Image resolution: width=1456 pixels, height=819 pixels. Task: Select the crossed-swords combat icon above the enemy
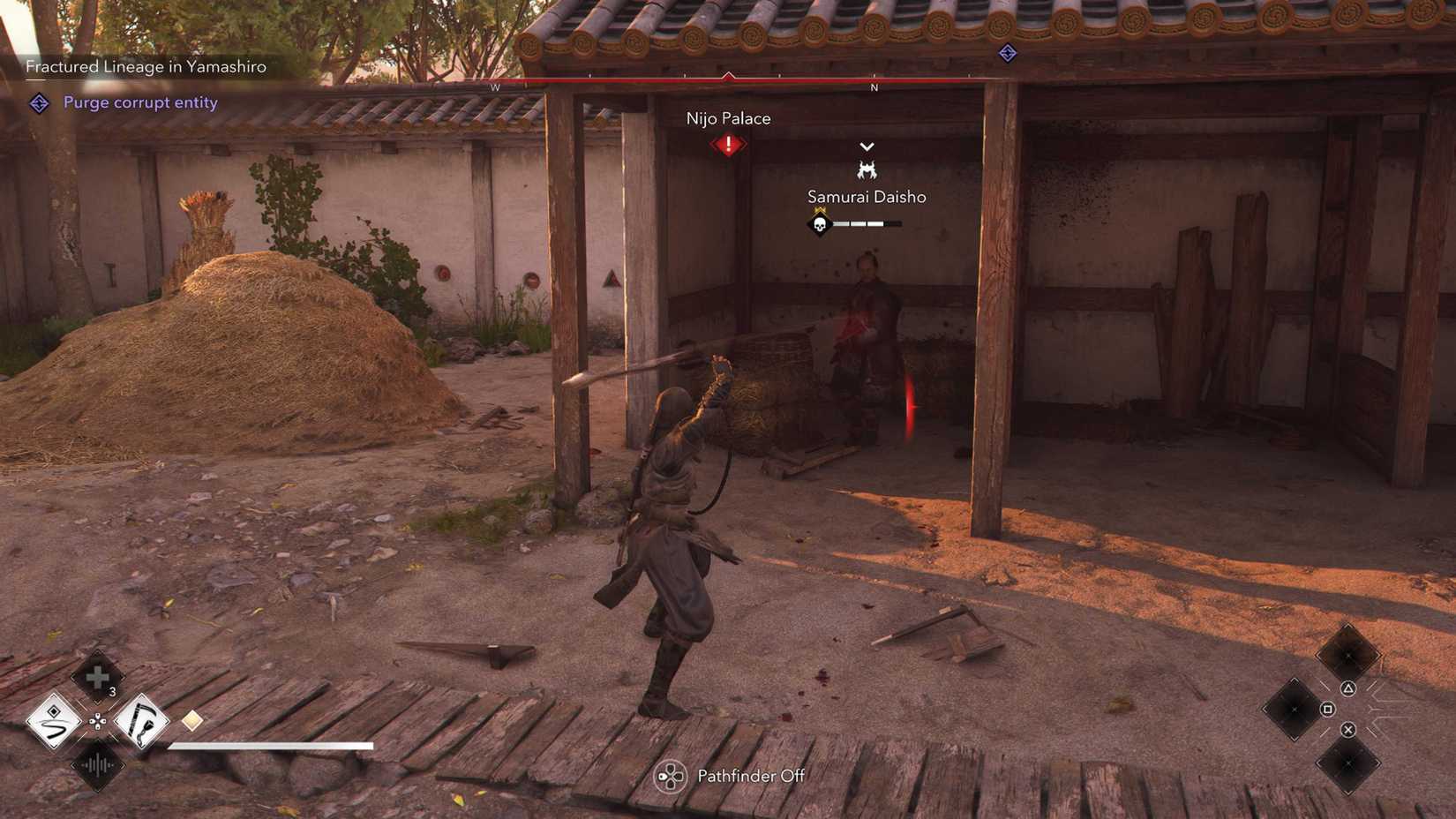pos(866,168)
